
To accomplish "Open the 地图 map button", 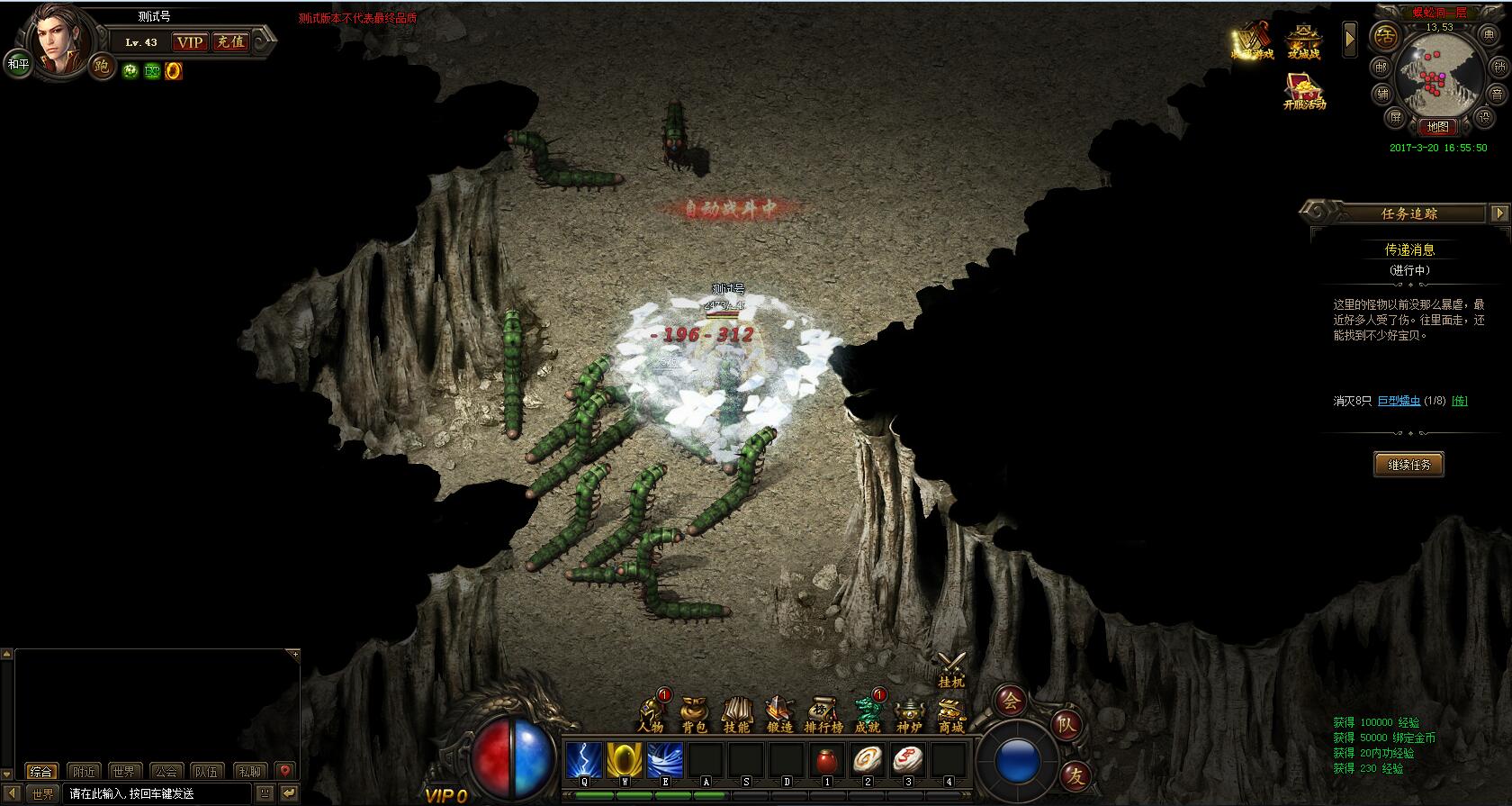I will [1437, 127].
